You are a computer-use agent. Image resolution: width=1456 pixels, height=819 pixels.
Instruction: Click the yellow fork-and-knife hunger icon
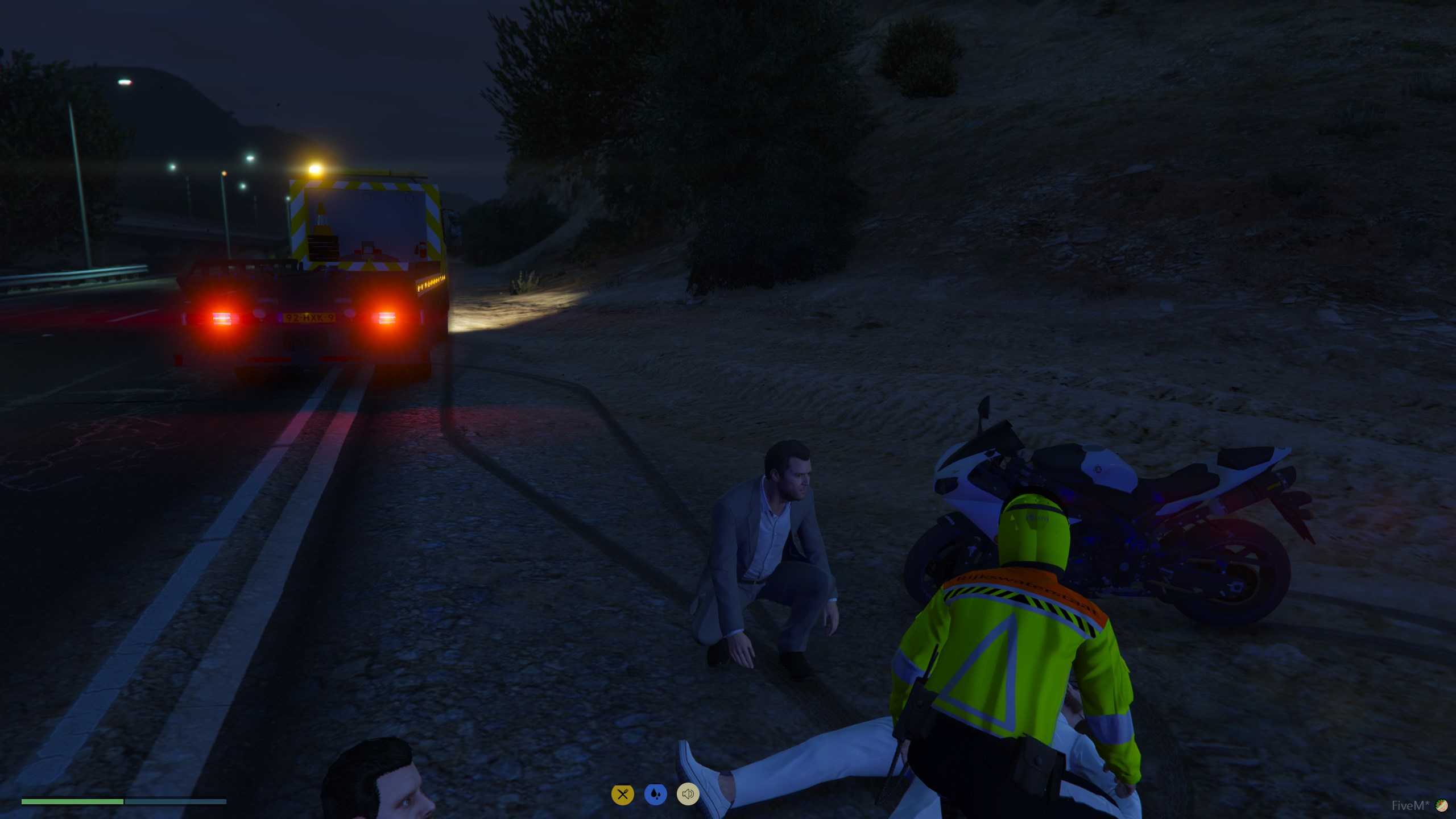pos(622,794)
